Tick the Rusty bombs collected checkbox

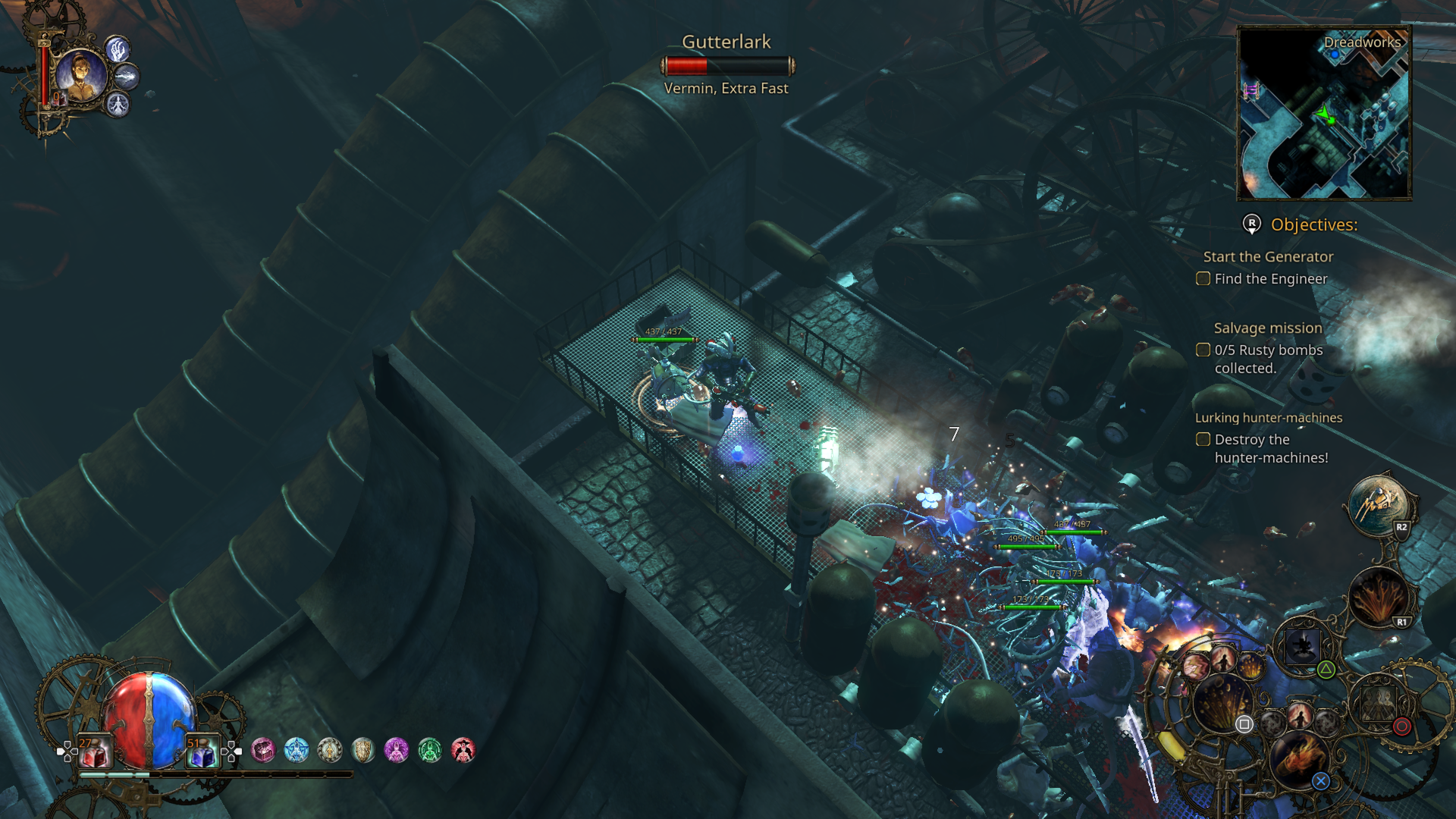click(x=1203, y=350)
